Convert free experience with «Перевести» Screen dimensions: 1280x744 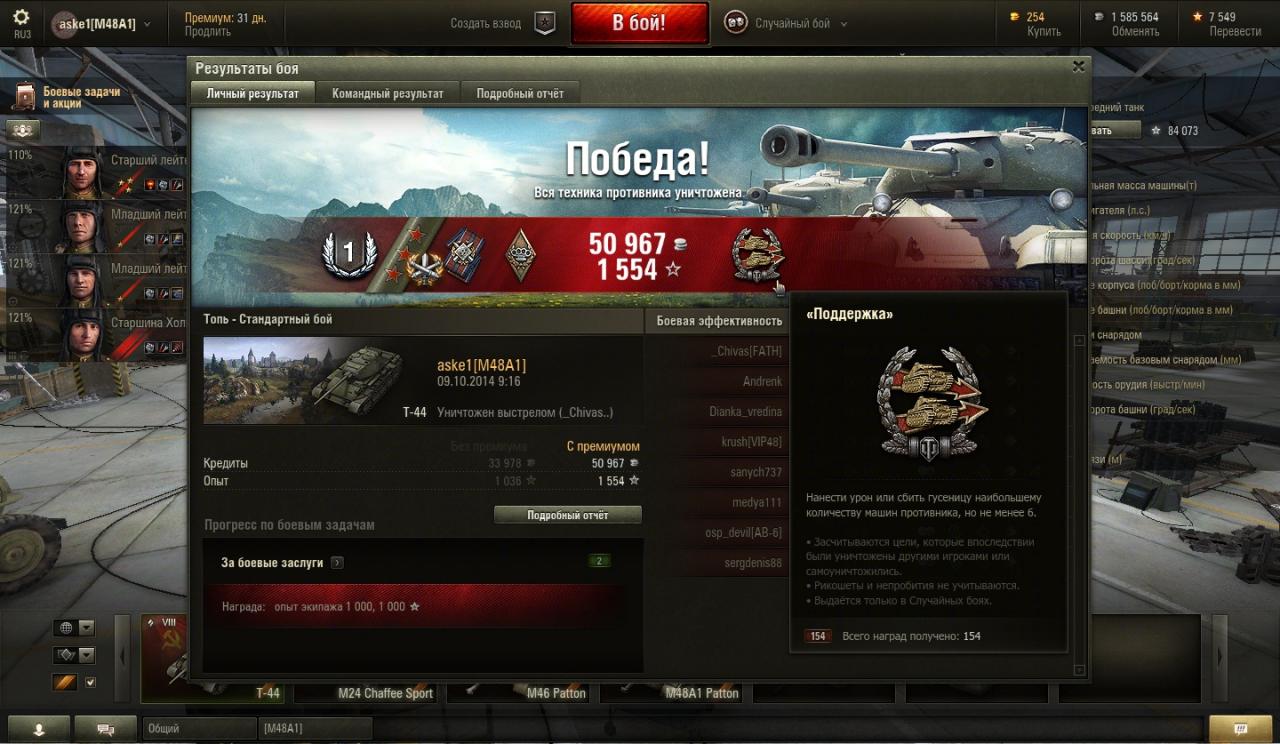(x=1235, y=31)
